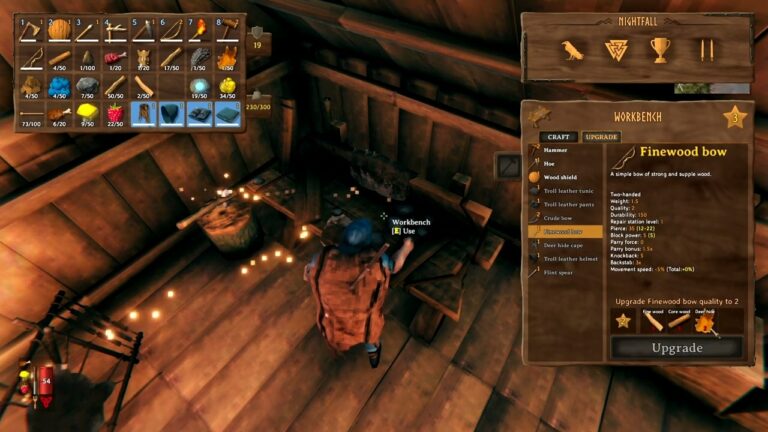Image resolution: width=768 pixels, height=432 pixels.
Task: Select Troll leather tunic recipe
Action: [x=568, y=190]
